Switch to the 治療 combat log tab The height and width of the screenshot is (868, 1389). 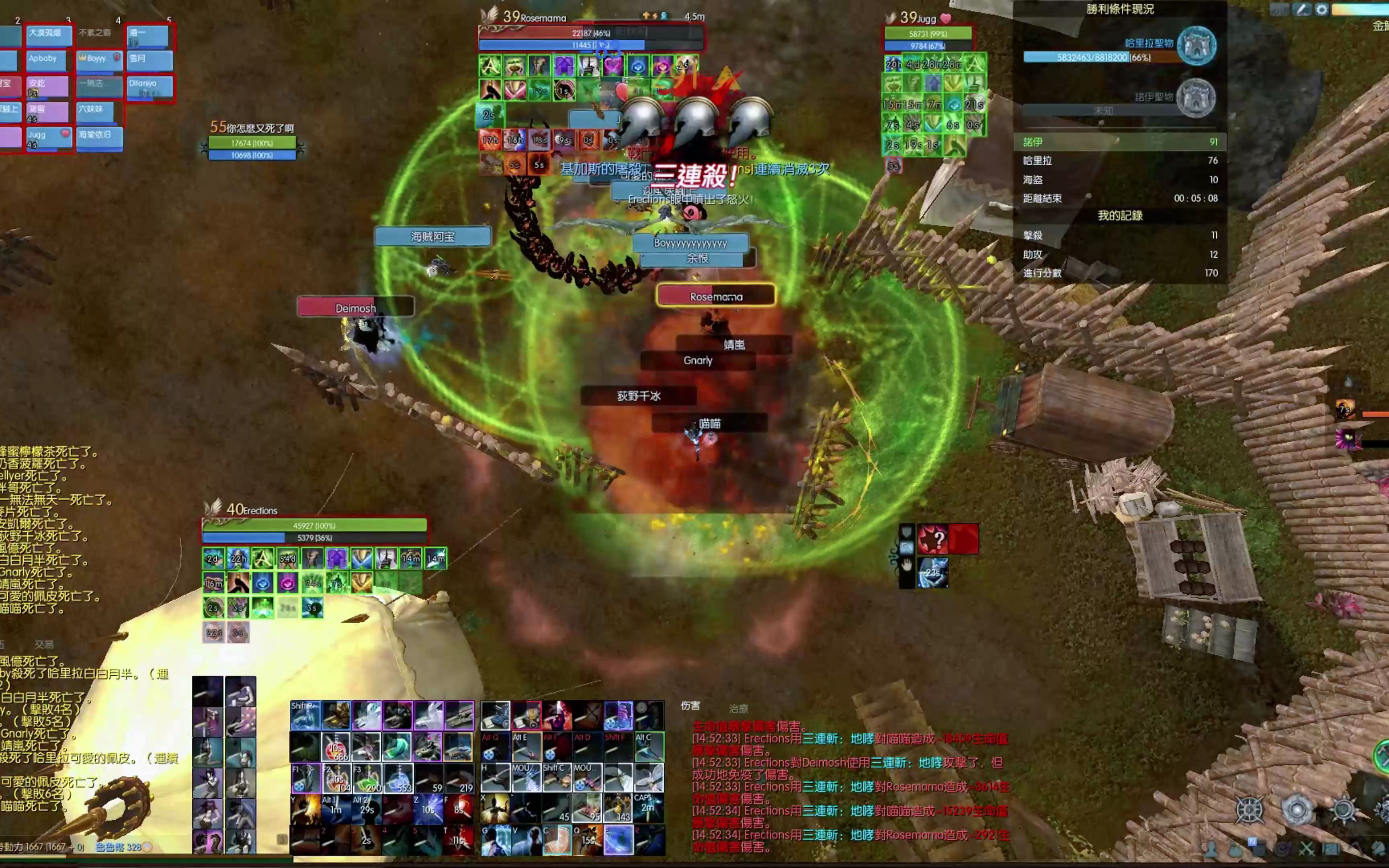[x=739, y=709]
